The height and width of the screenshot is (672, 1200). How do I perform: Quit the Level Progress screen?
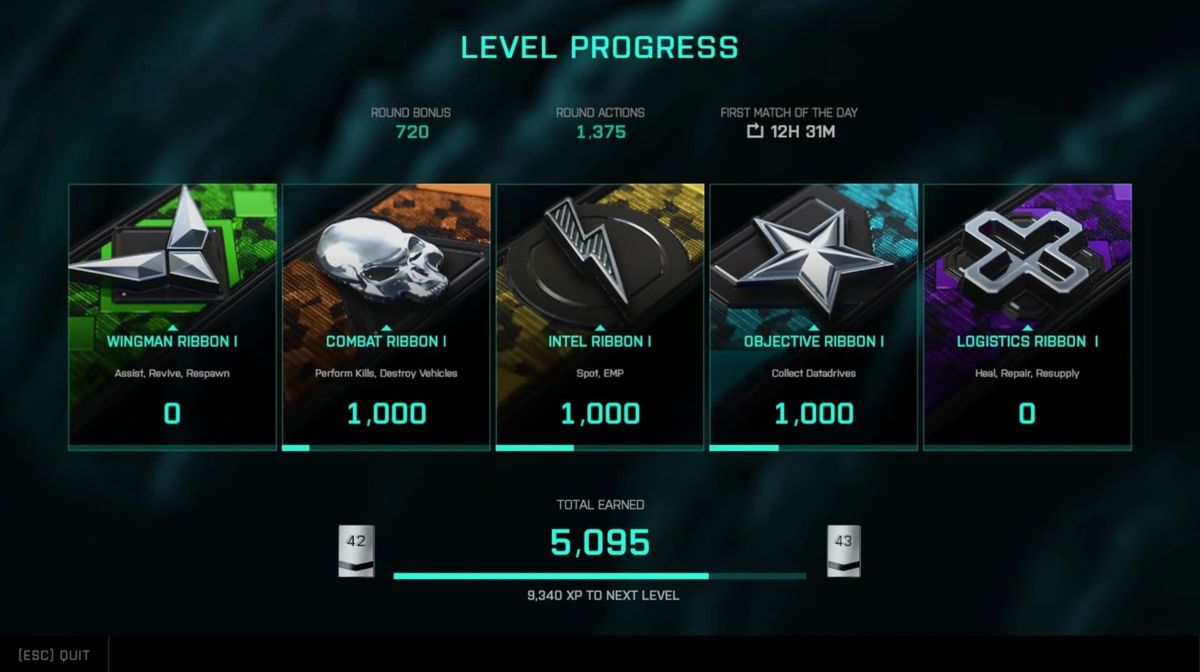coord(54,655)
